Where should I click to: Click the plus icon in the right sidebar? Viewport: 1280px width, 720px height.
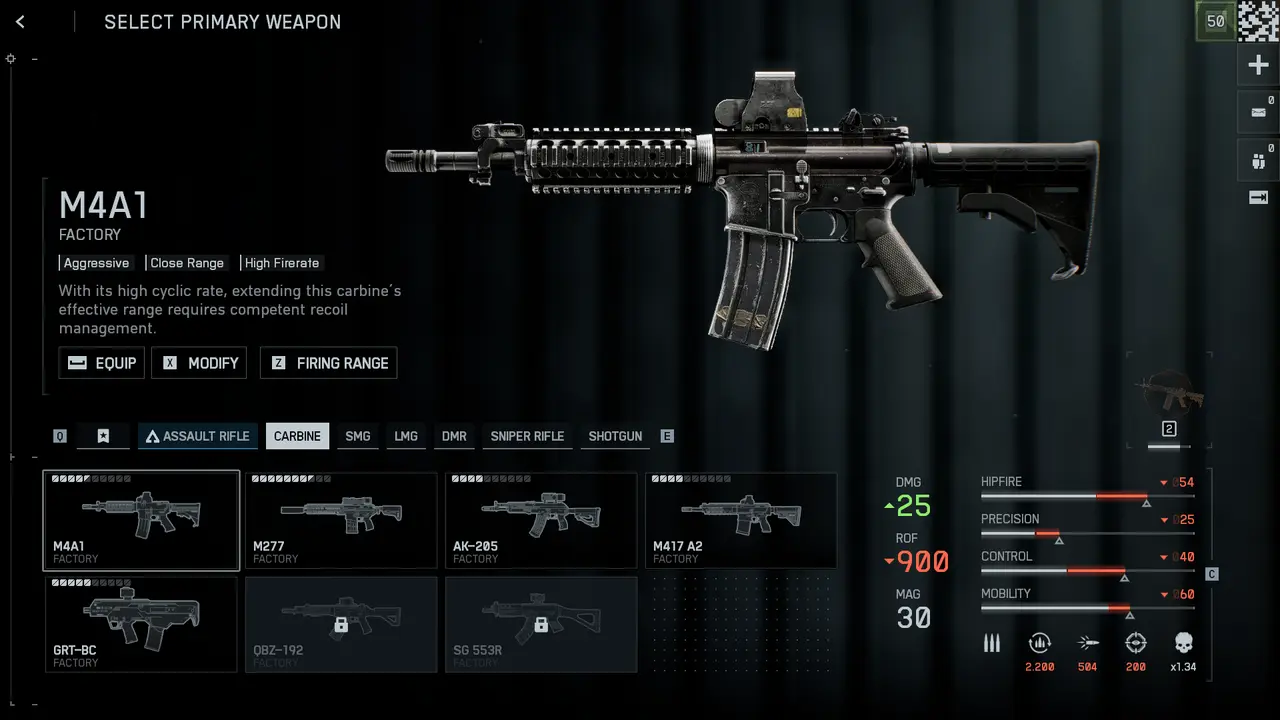tap(1258, 66)
